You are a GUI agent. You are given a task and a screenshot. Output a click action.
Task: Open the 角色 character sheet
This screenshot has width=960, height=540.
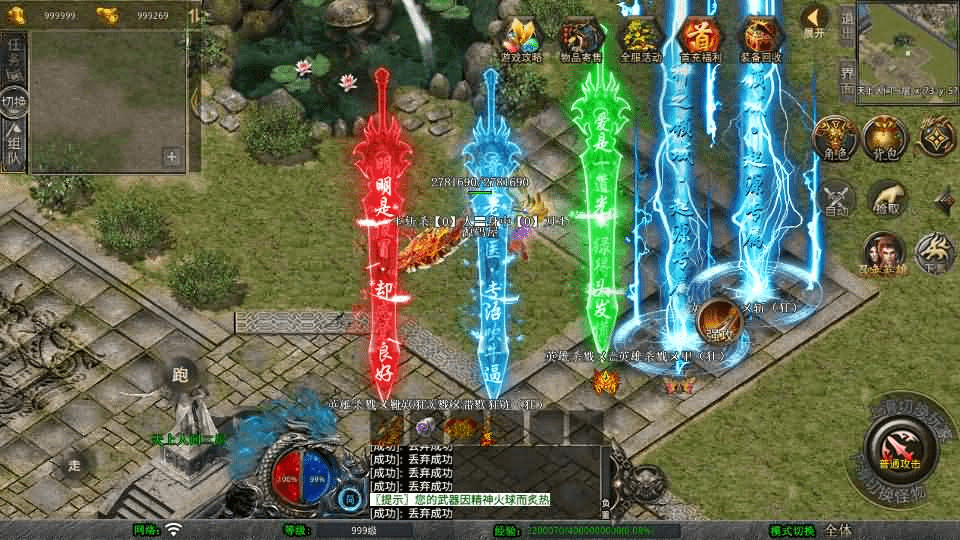click(x=833, y=139)
